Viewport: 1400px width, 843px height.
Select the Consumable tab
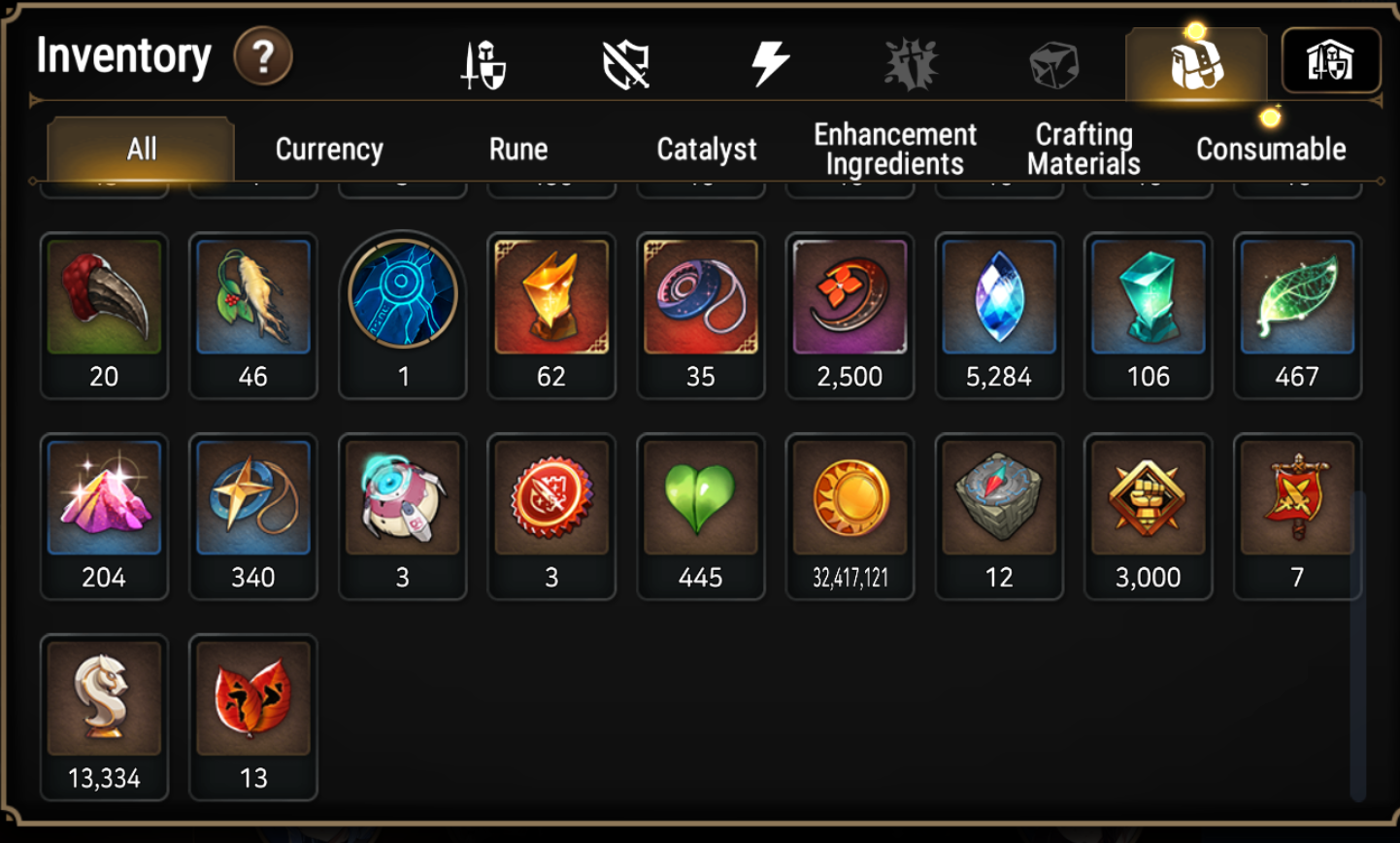[1270, 149]
